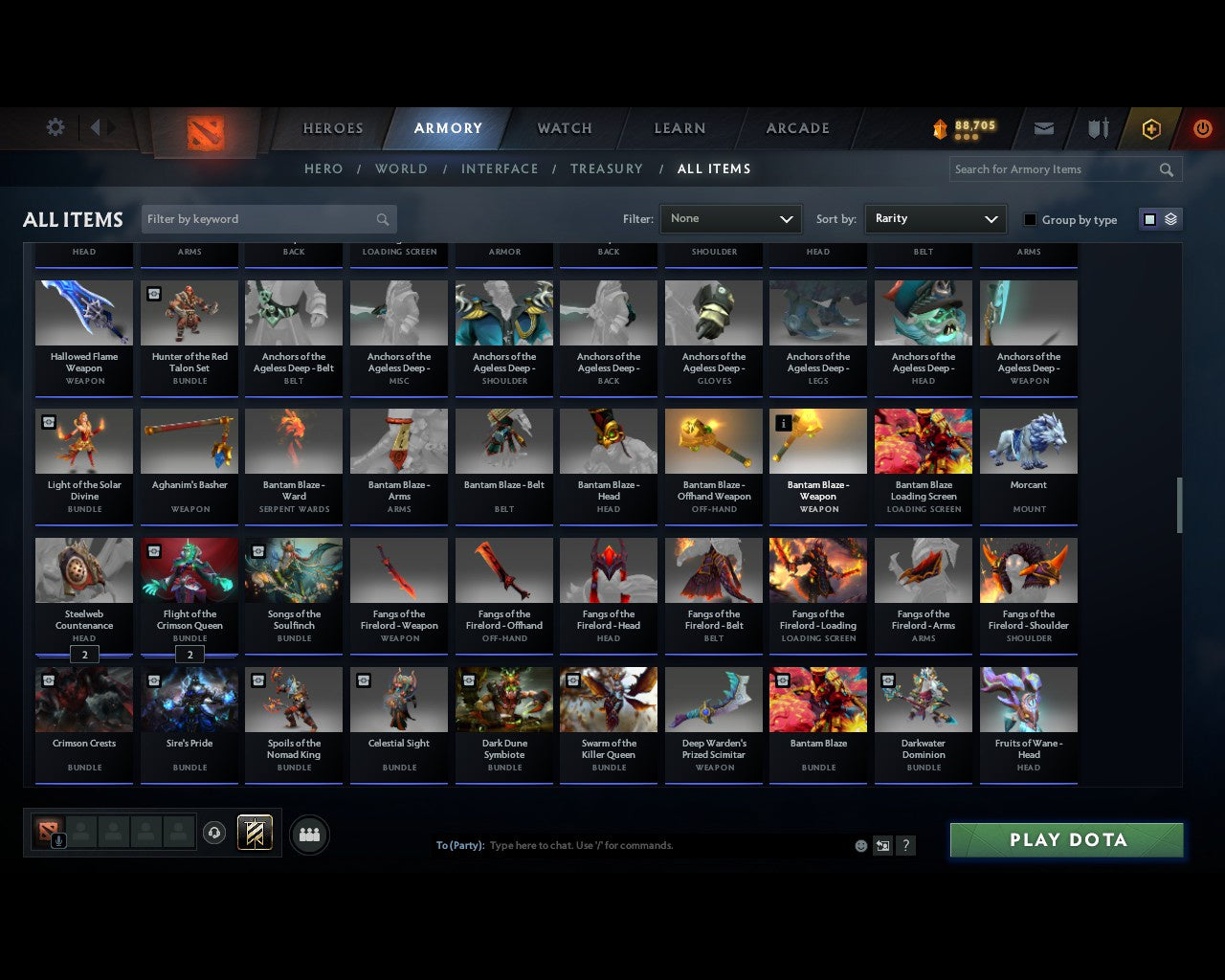1225x980 pixels.
Task: Toggle the microphone on your party slot
Action: (59, 842)
